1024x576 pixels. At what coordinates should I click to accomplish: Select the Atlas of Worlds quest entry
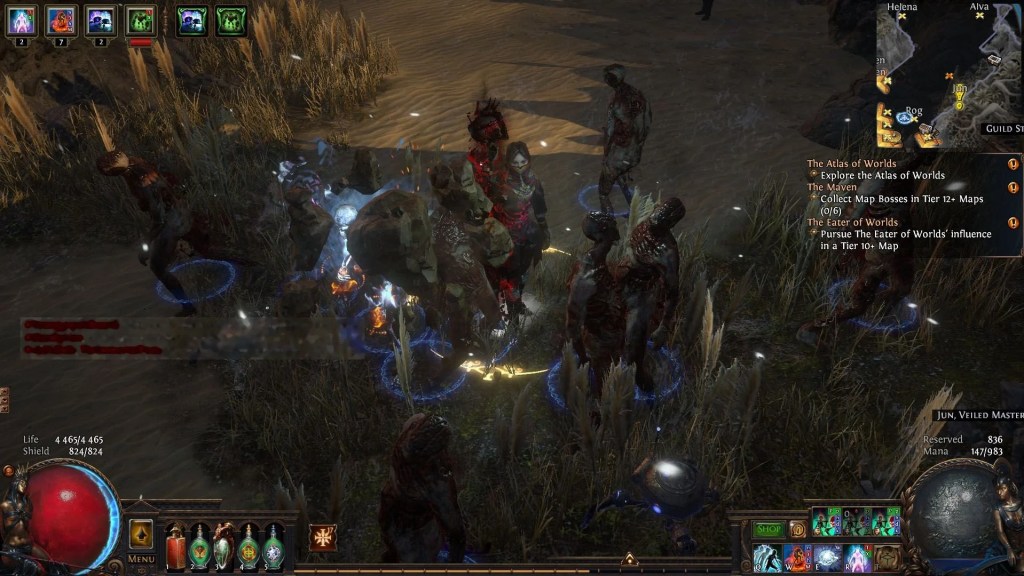(x=852, y=164)
